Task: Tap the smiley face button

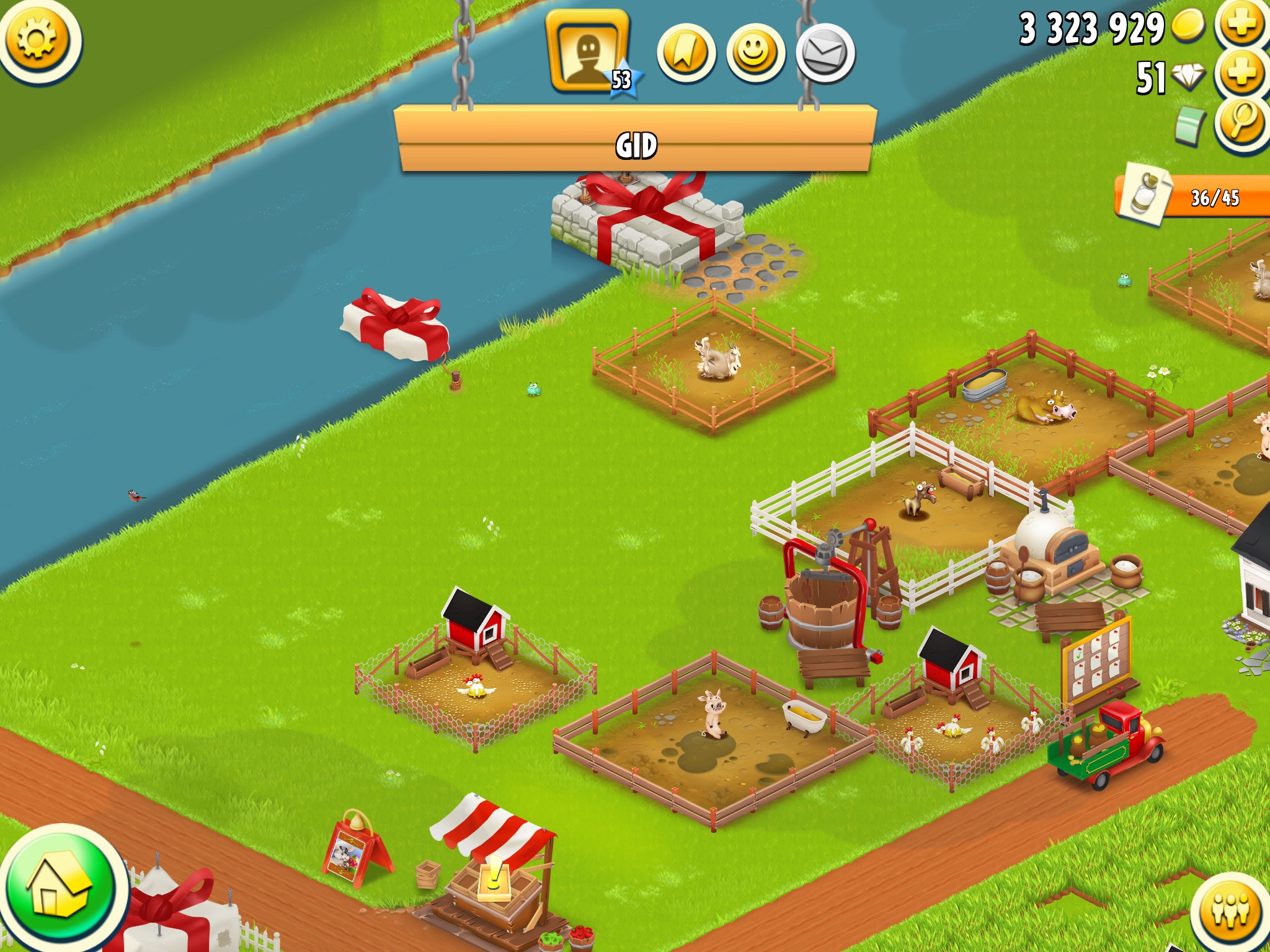Action: tap(755, 53)
